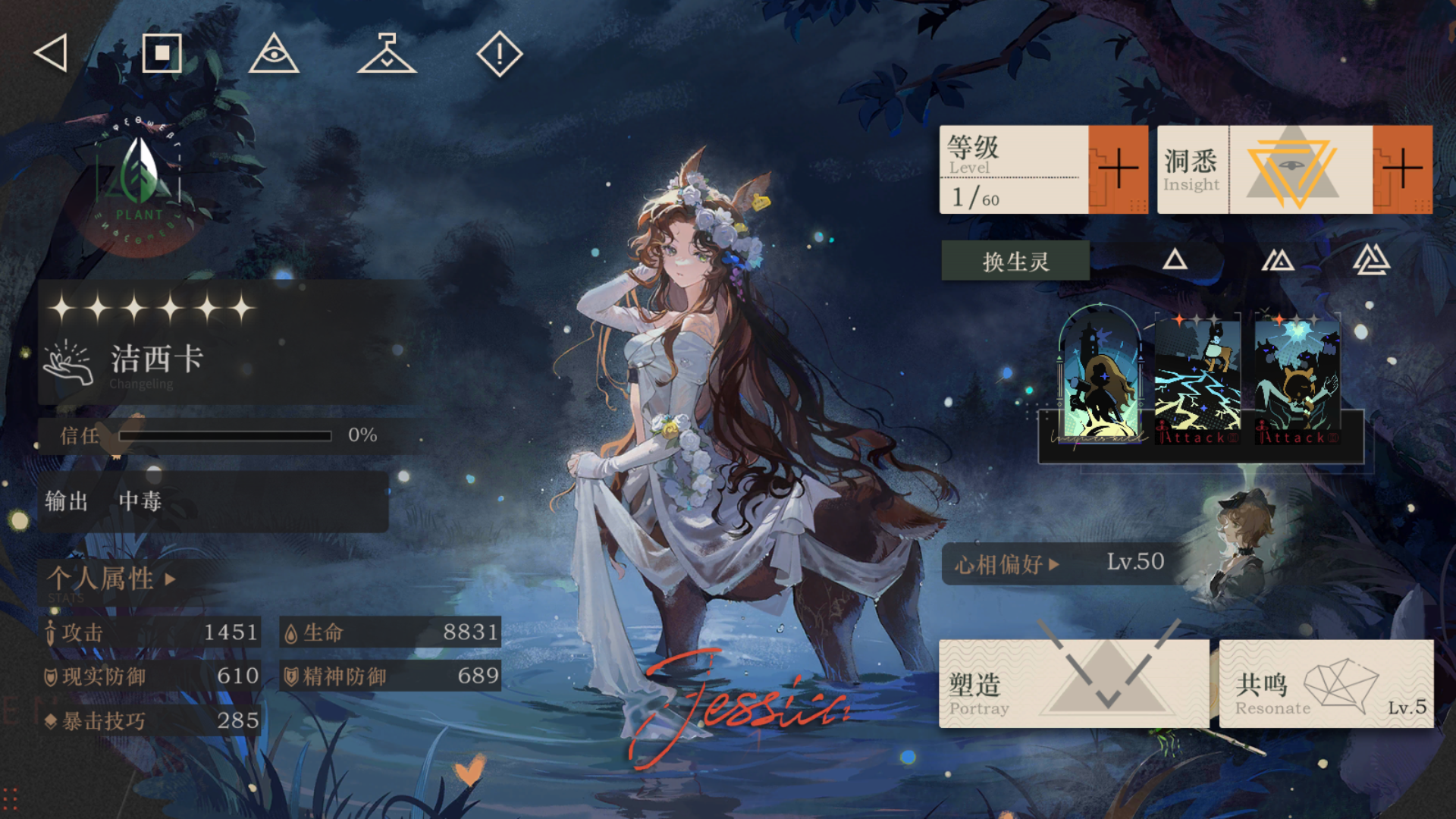The width and height of the screenshot is (1456, 819).
Task: Tap the diamond exclamation info icon
Action: pos(499,54)
